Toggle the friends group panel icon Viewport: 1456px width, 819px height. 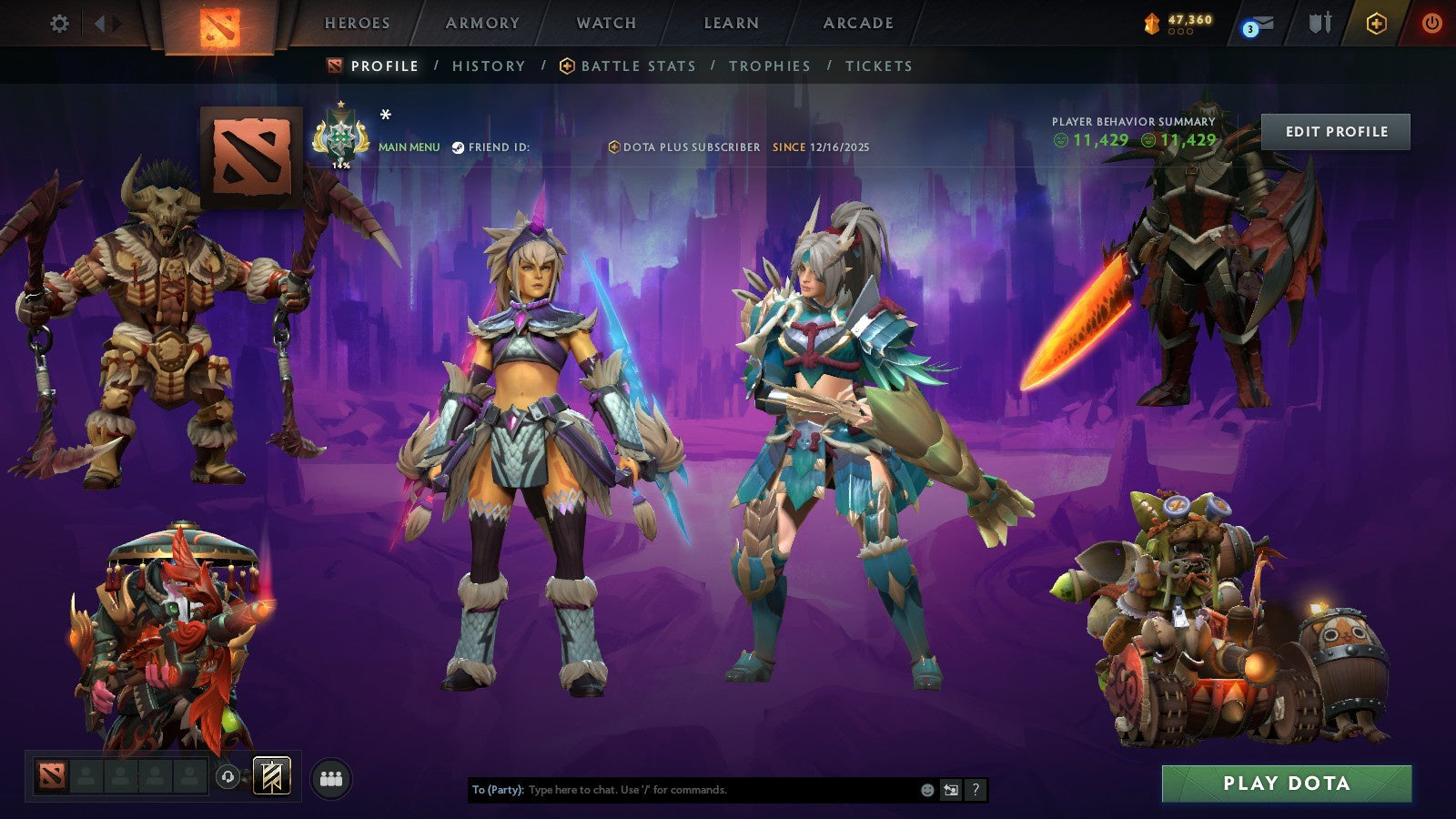332,776
